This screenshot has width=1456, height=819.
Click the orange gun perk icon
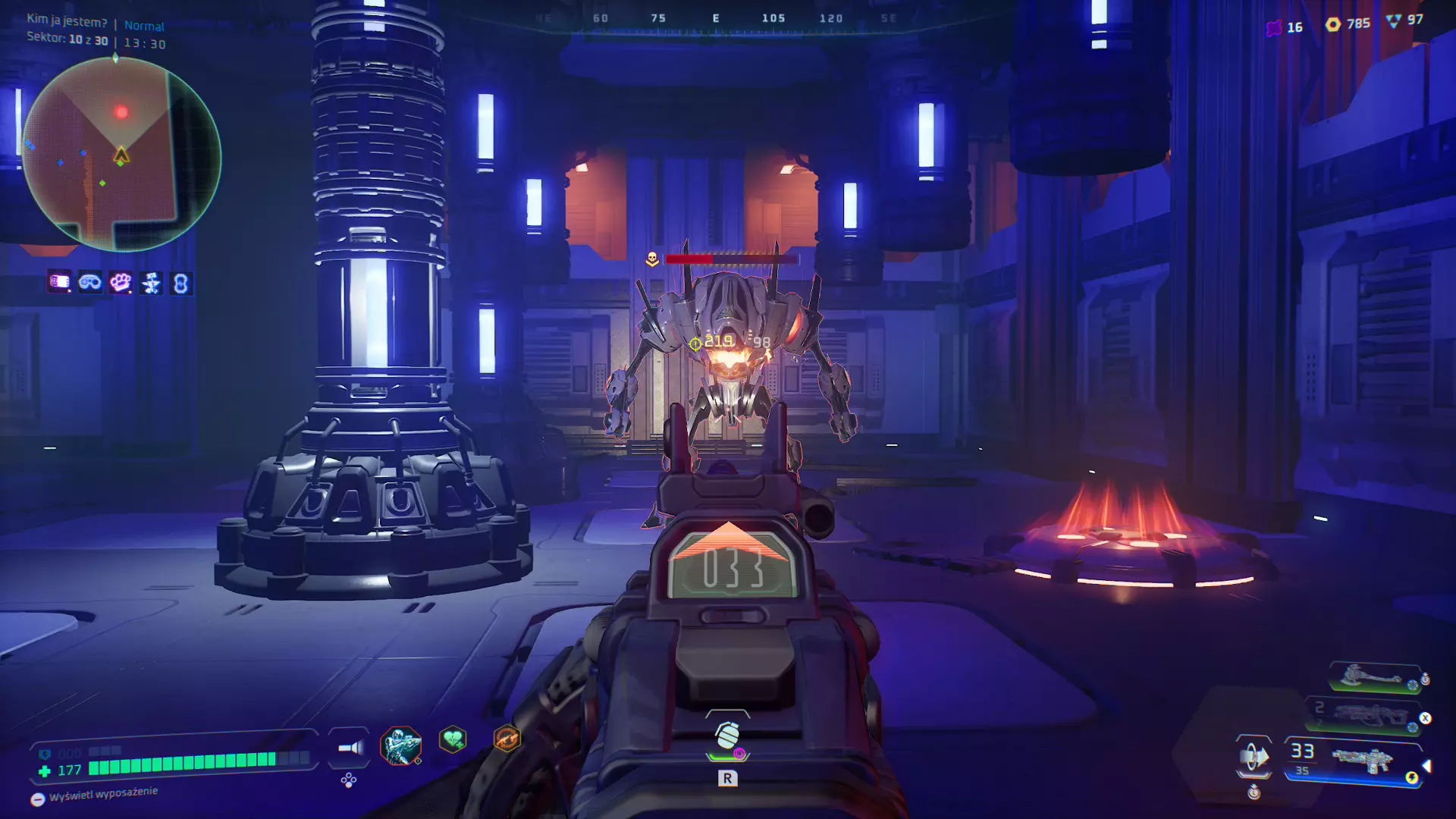click(x=507, y=738)
